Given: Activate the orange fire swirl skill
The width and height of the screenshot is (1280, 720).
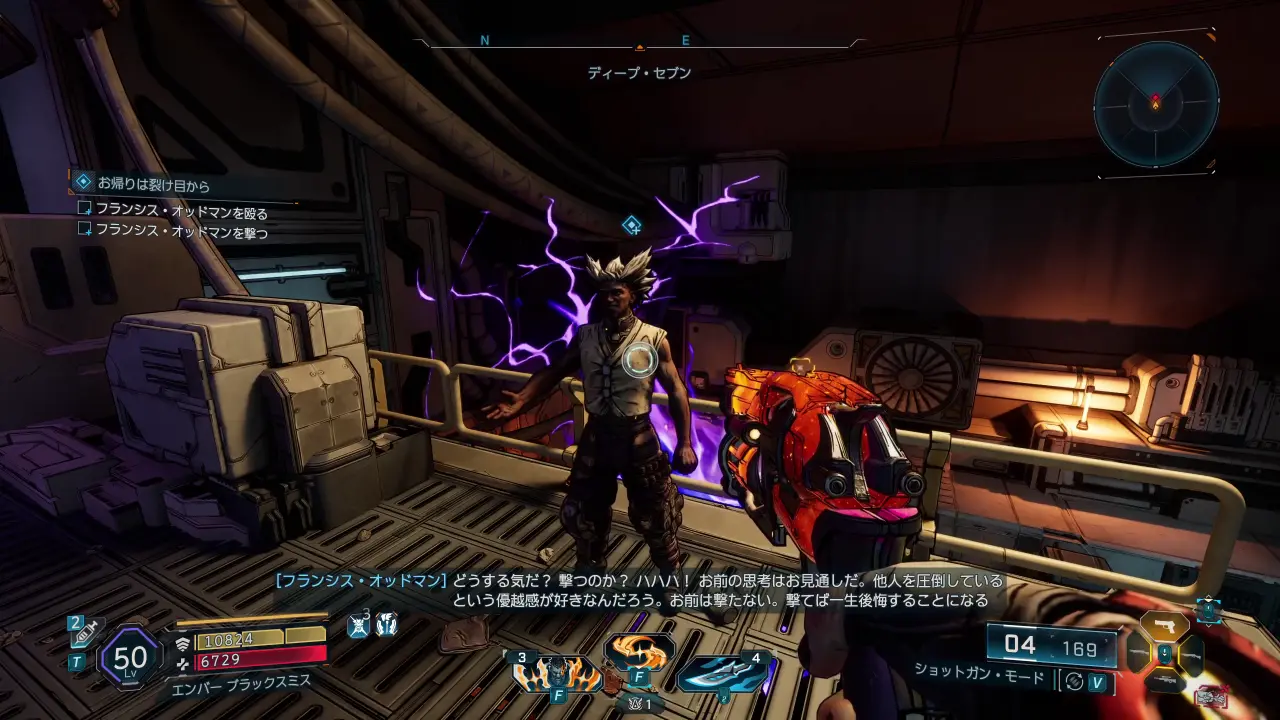Looking at the screenshot, I should 637,652.
